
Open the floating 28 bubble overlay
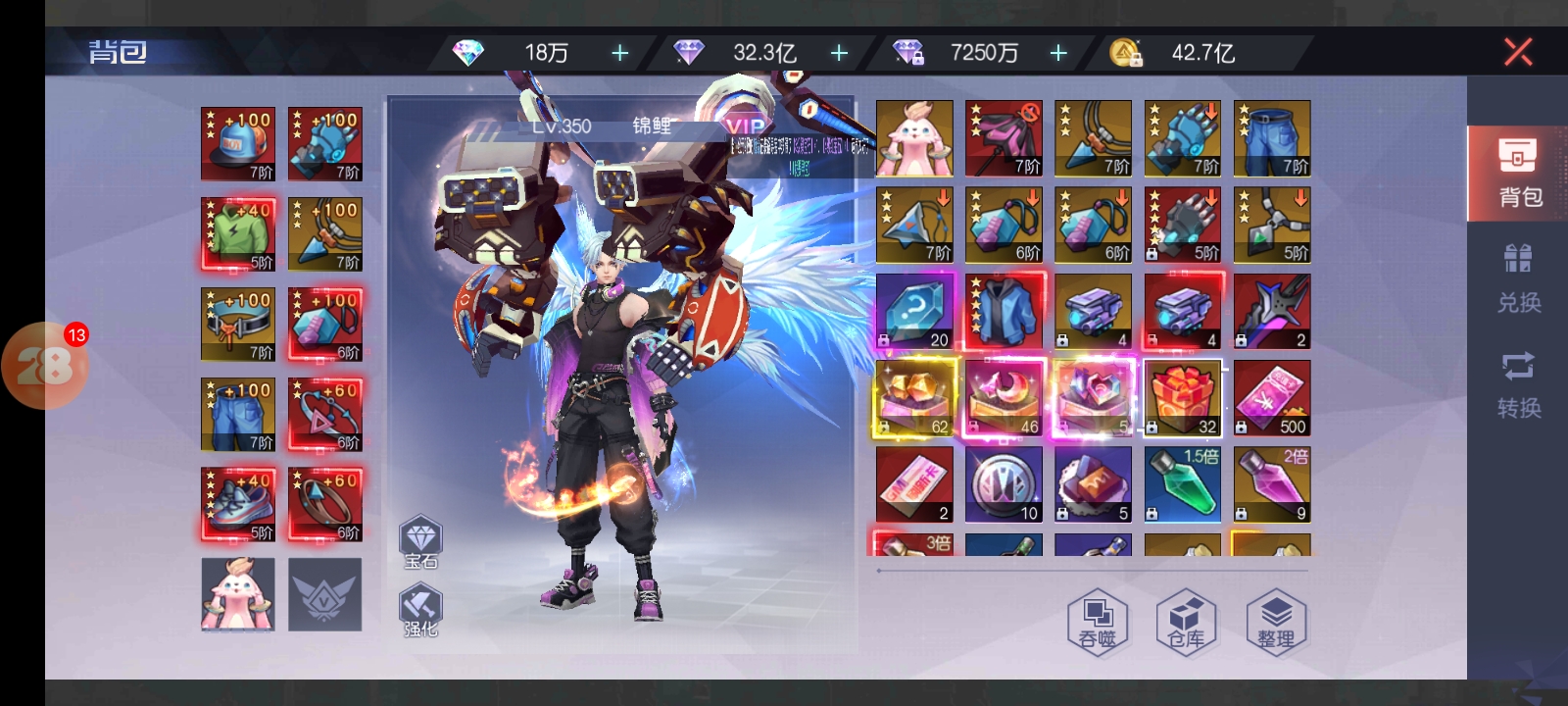point(45,366)
